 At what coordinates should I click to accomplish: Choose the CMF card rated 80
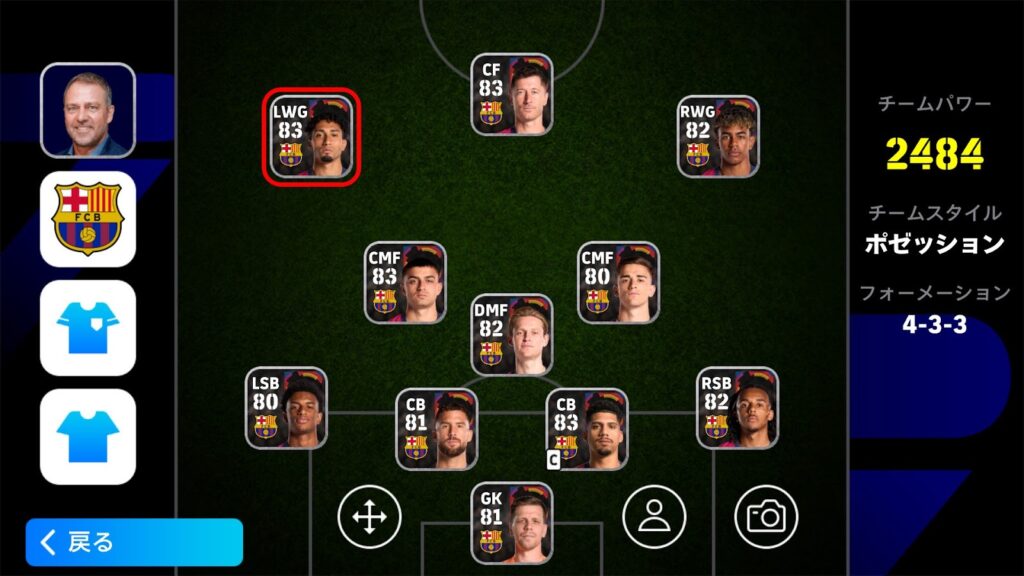point(618,283)
